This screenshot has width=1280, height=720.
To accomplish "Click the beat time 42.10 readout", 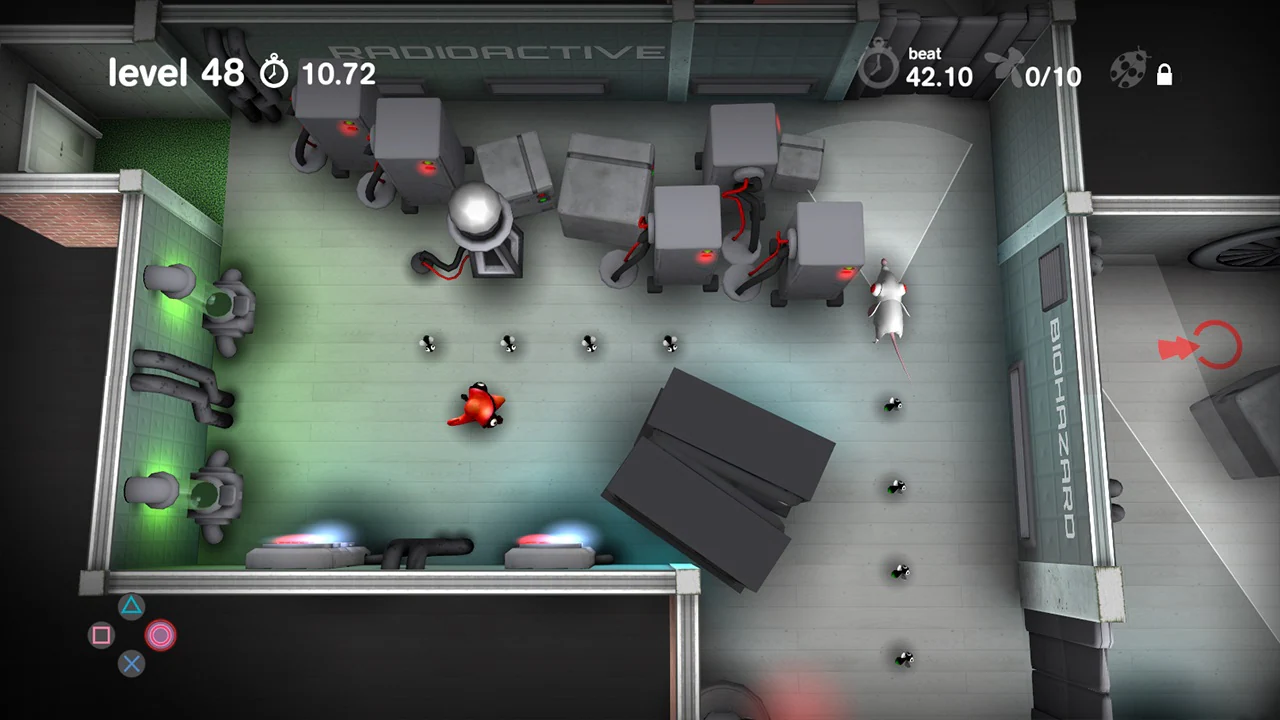I will (939, 78).
